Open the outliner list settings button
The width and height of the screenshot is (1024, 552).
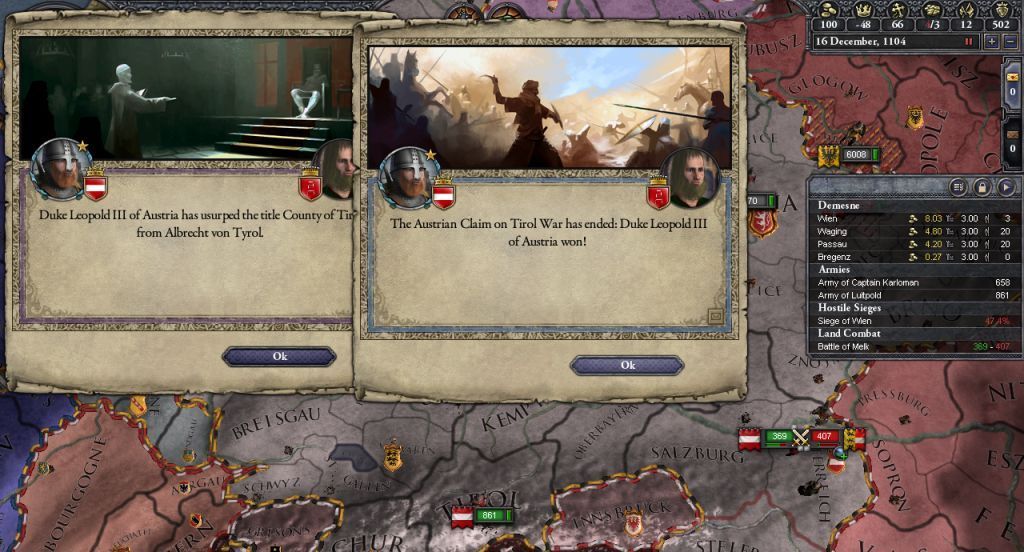[x=959, y=187]
